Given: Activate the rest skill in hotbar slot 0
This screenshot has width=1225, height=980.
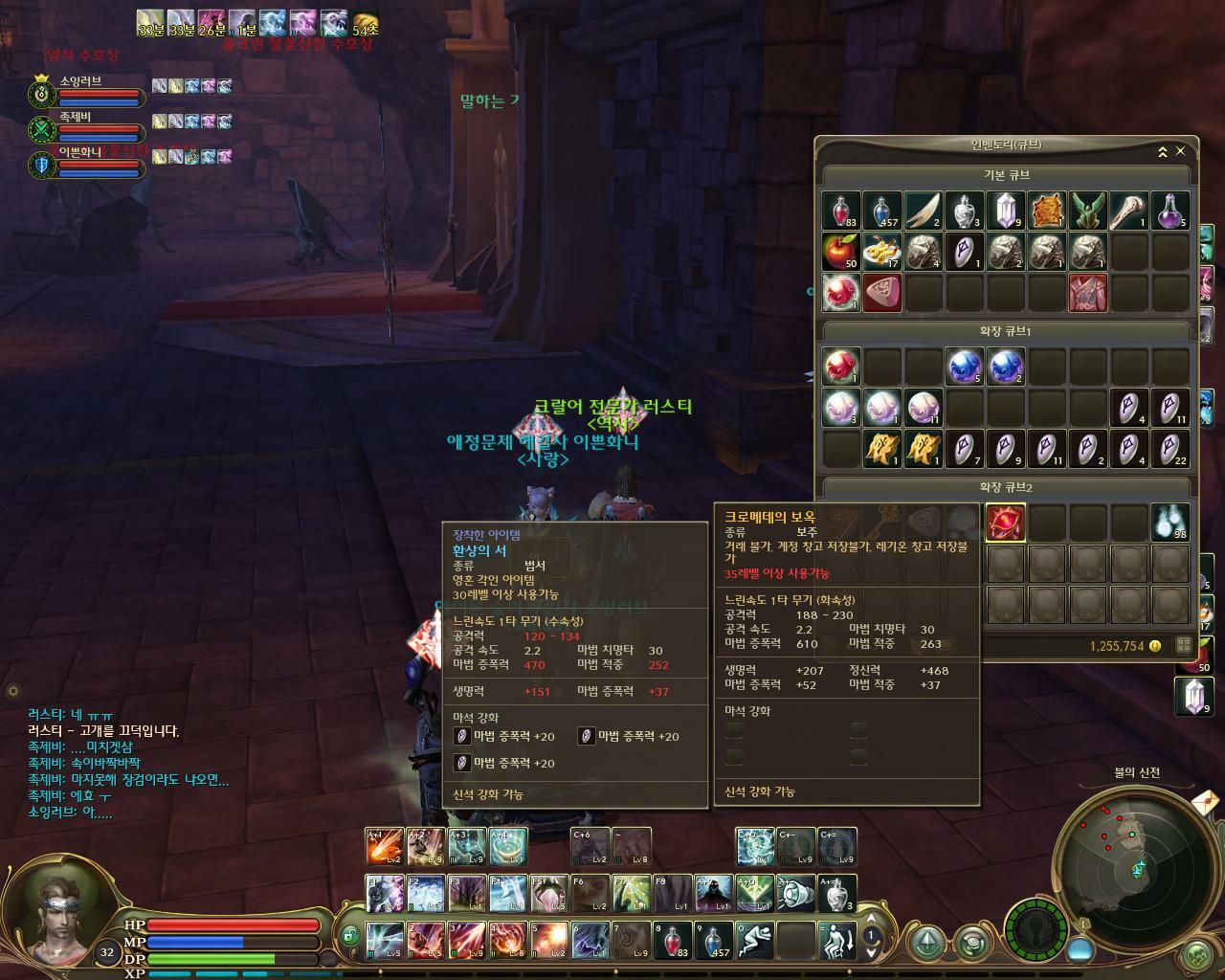Looking at the screenshot, I should [x=754, y=940].
